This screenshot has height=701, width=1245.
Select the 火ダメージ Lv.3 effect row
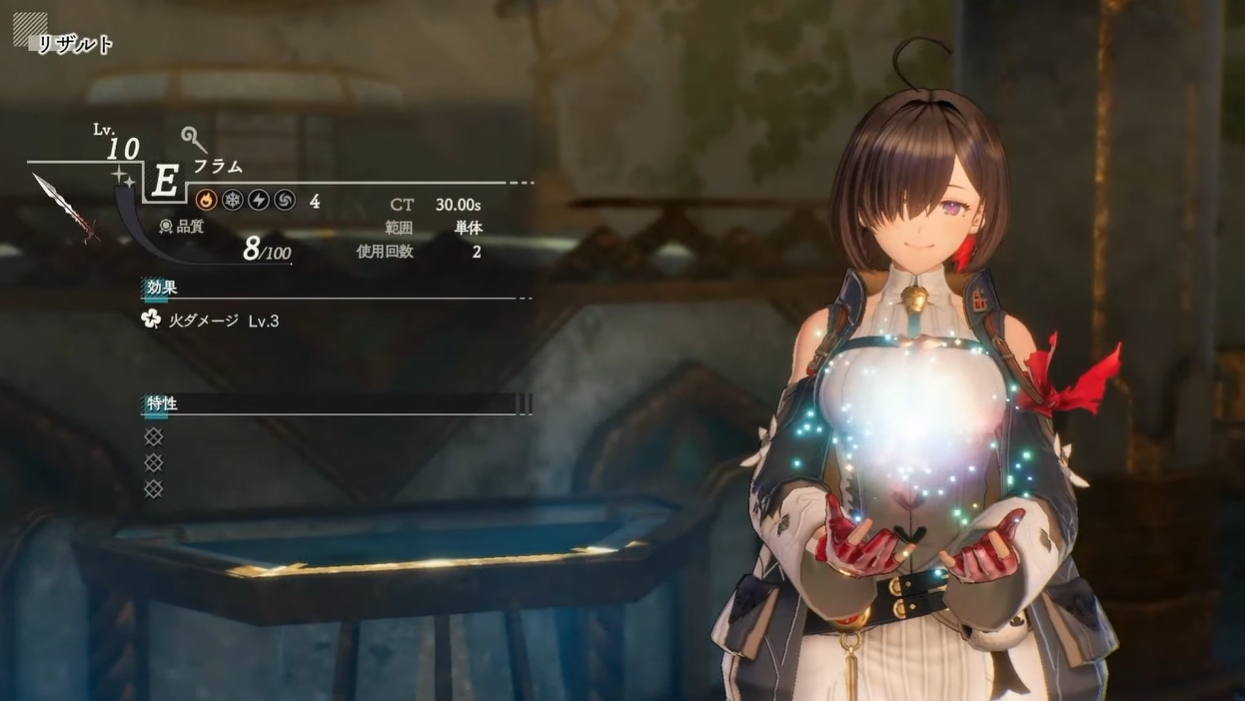tap(211, 321)
